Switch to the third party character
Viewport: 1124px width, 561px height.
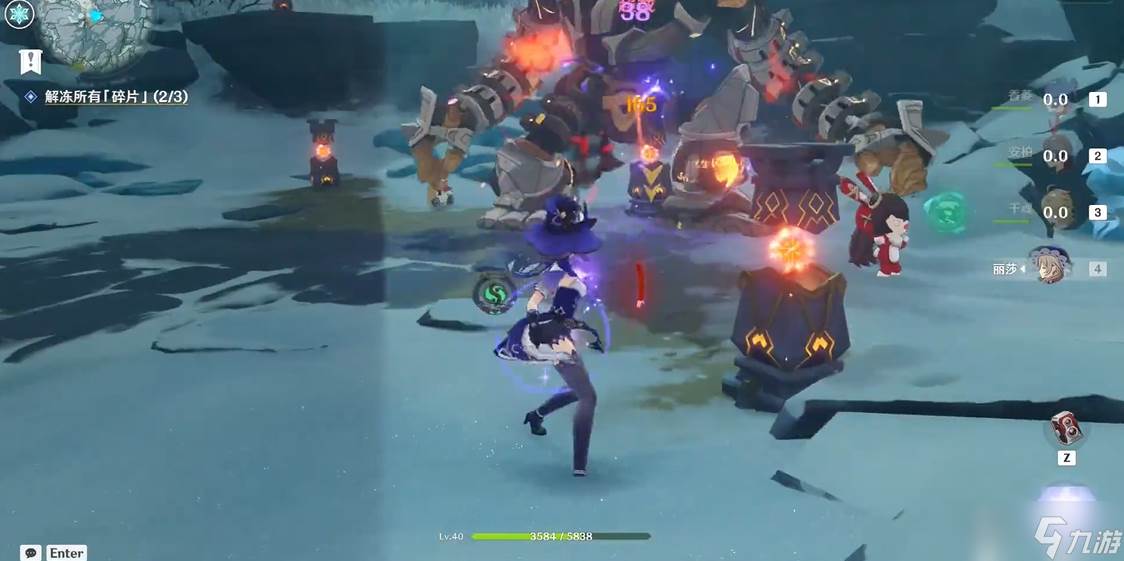click(x=1060, y=211)
